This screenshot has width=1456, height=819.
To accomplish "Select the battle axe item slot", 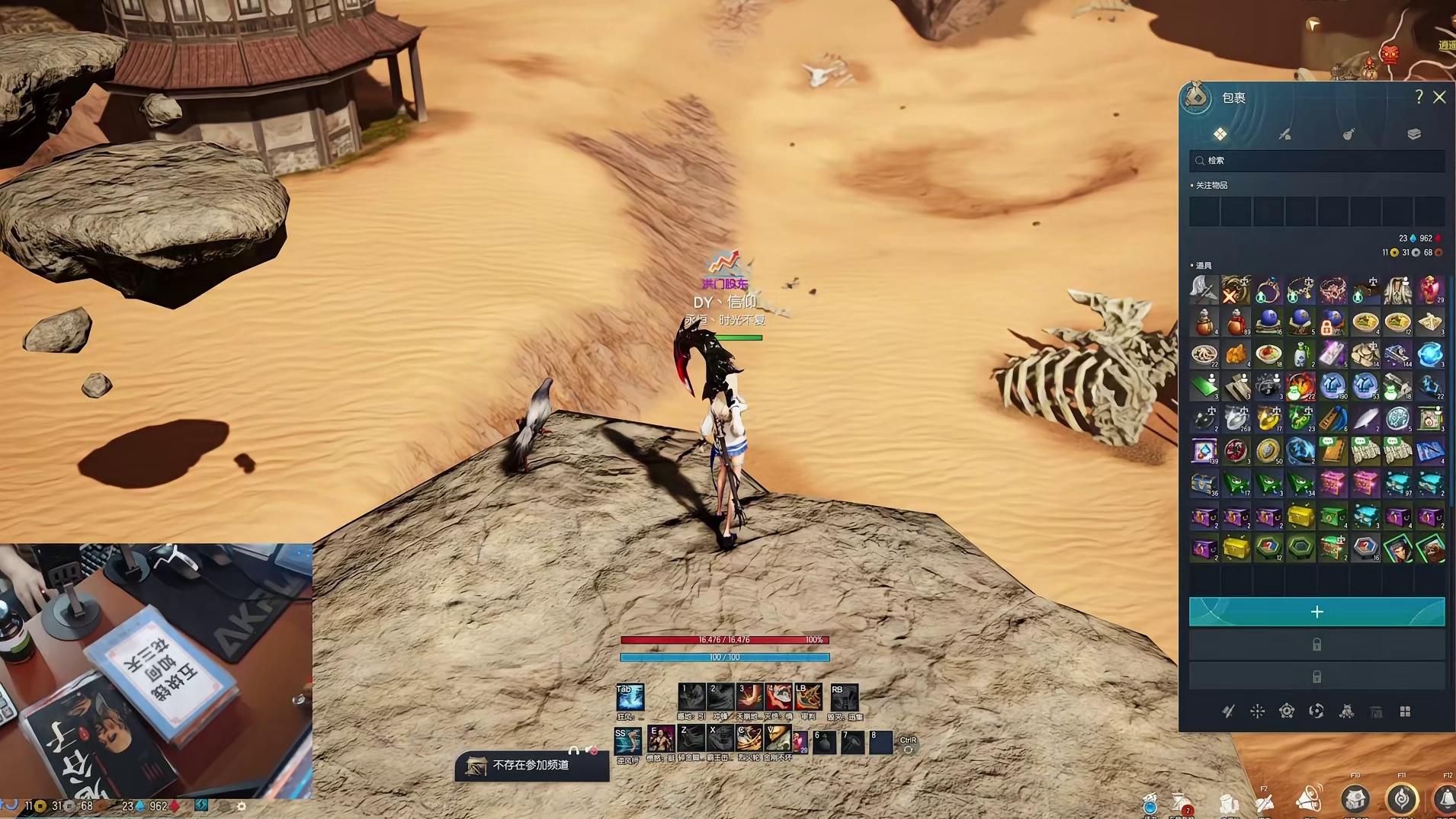I will (1204, 290).
